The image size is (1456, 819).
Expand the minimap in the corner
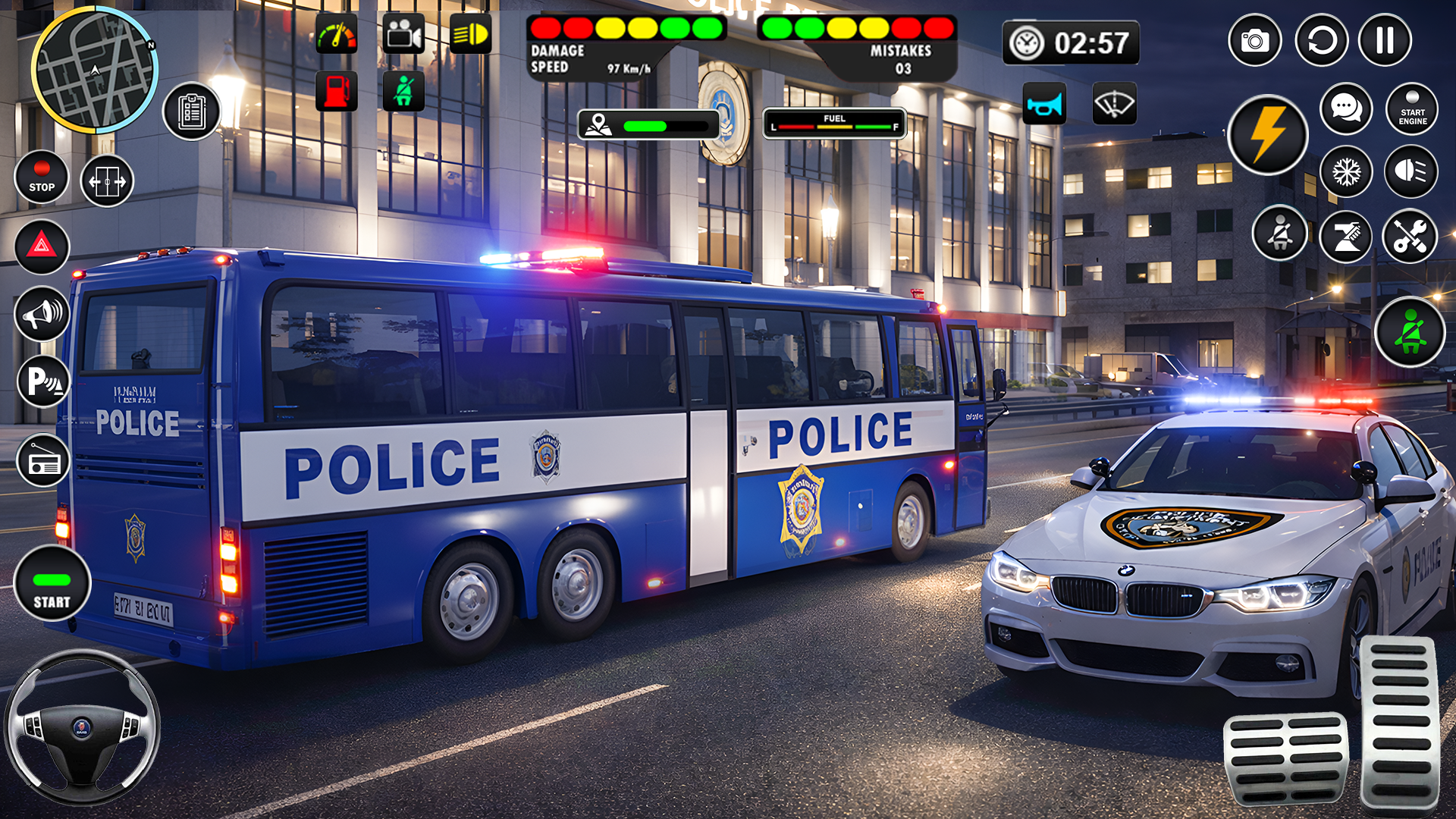coord(95,72)
